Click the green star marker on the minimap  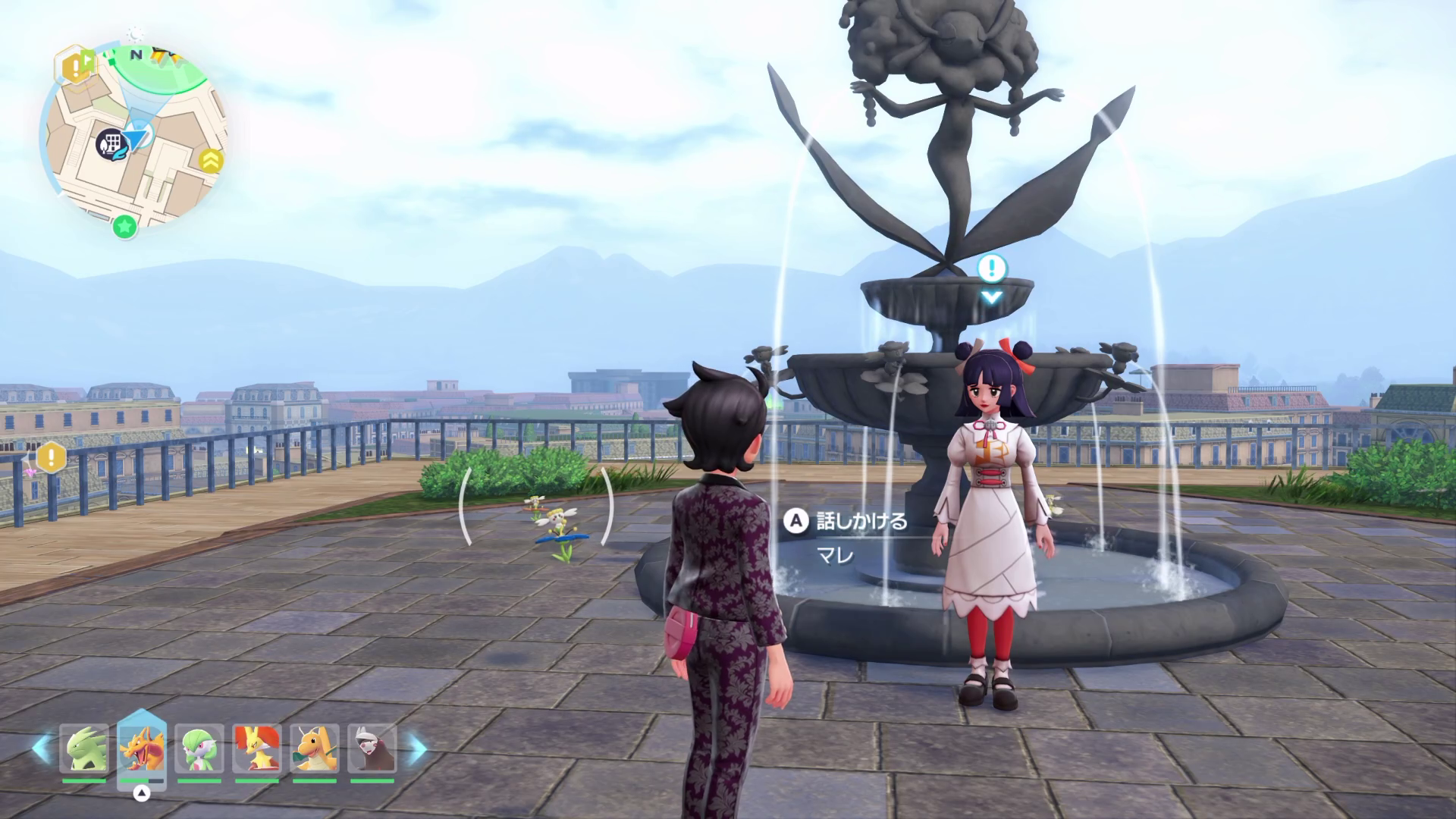click(124, 226)
